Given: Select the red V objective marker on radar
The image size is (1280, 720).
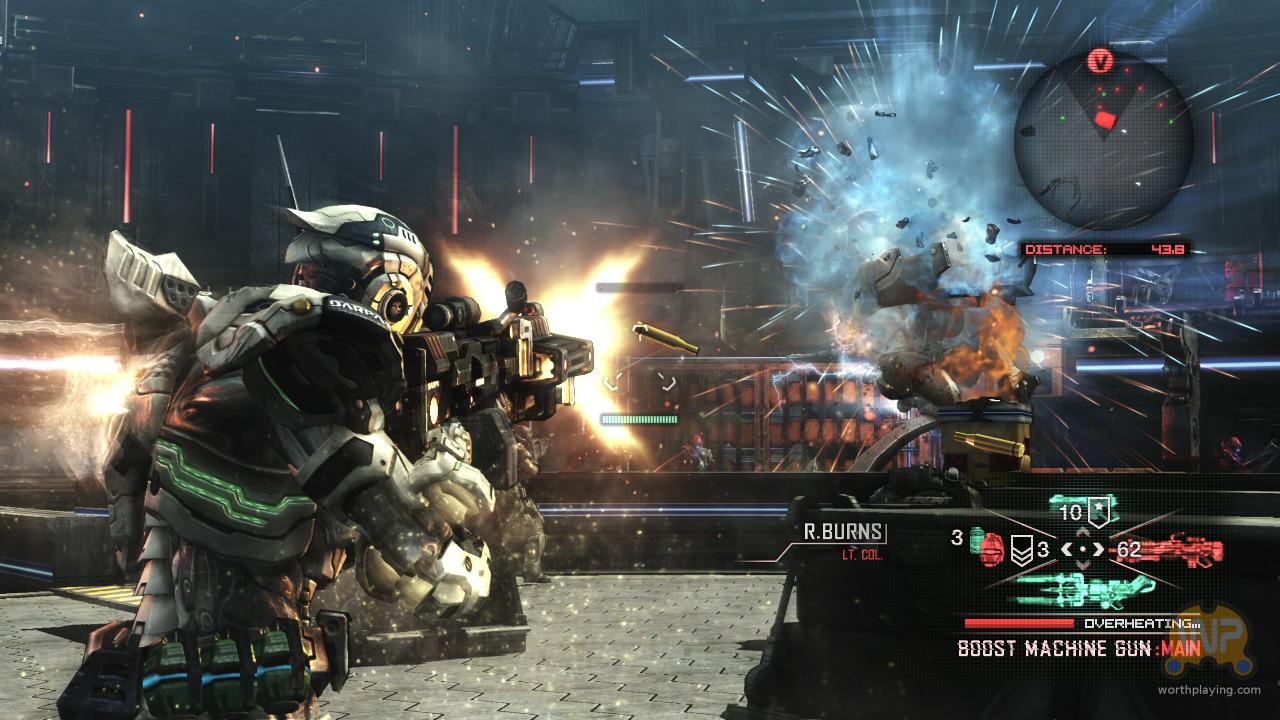Looking at the screenshot, I should coord(1102,62).
